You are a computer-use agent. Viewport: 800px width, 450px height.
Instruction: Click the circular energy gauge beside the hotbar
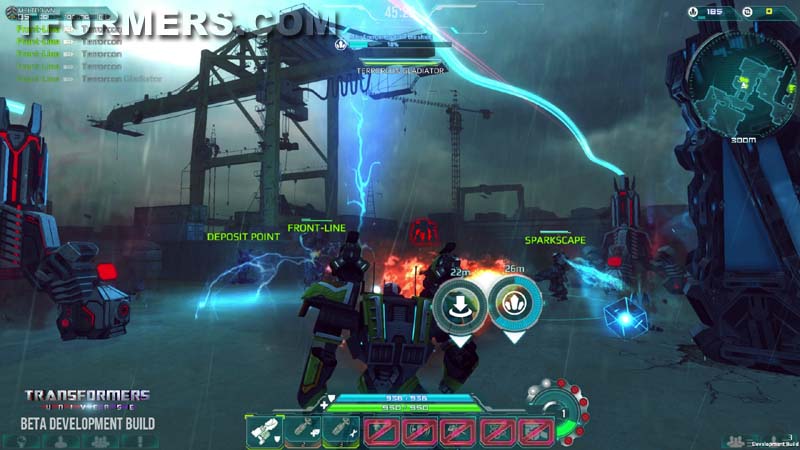pos(561,412)
